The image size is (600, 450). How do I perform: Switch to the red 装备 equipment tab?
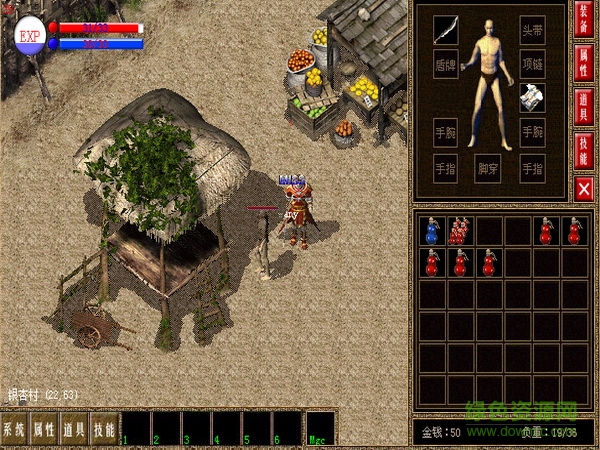pyautogui.click(x=584, y=28)
